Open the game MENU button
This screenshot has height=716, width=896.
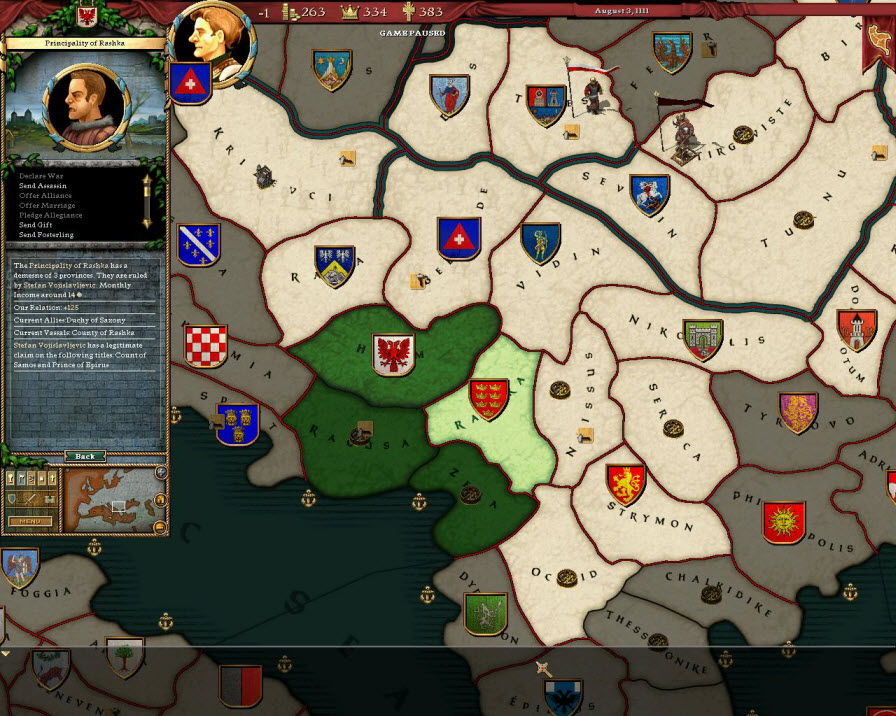click(x=30, y=521)
